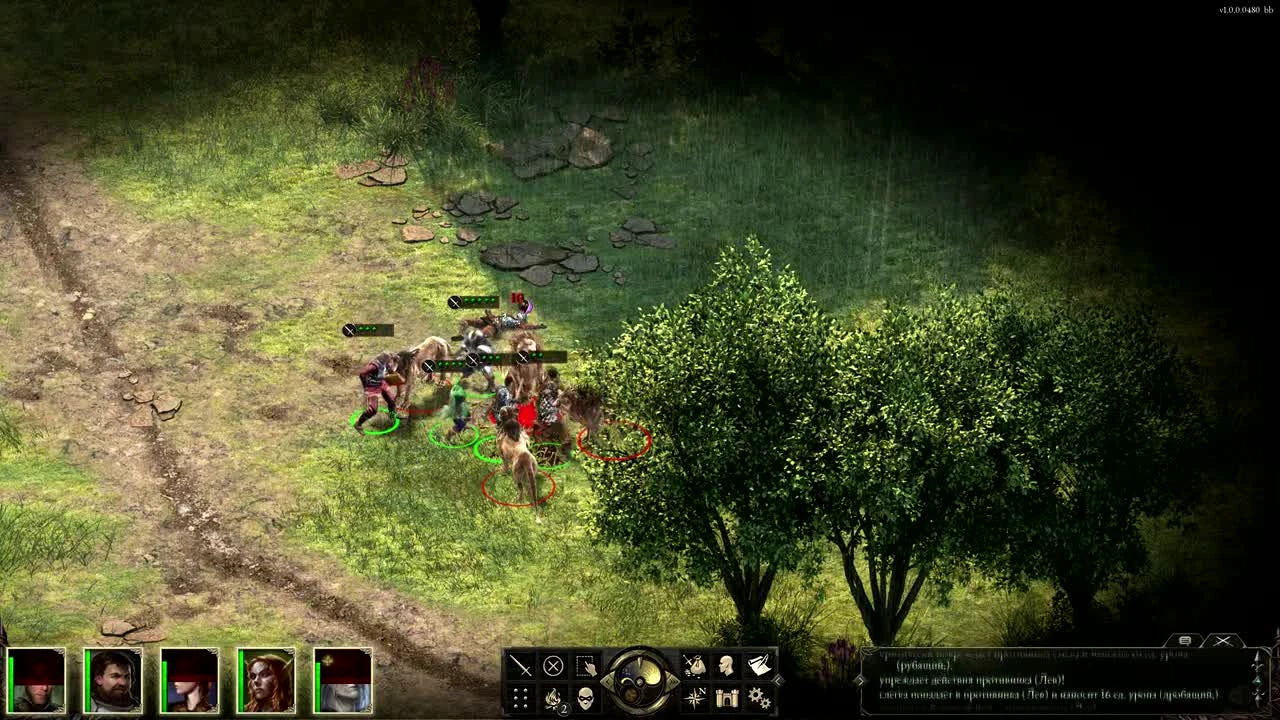The image size is (1280, 720).
Task: Open the stronghold castle icon
Action: click(x=726, y=700)
